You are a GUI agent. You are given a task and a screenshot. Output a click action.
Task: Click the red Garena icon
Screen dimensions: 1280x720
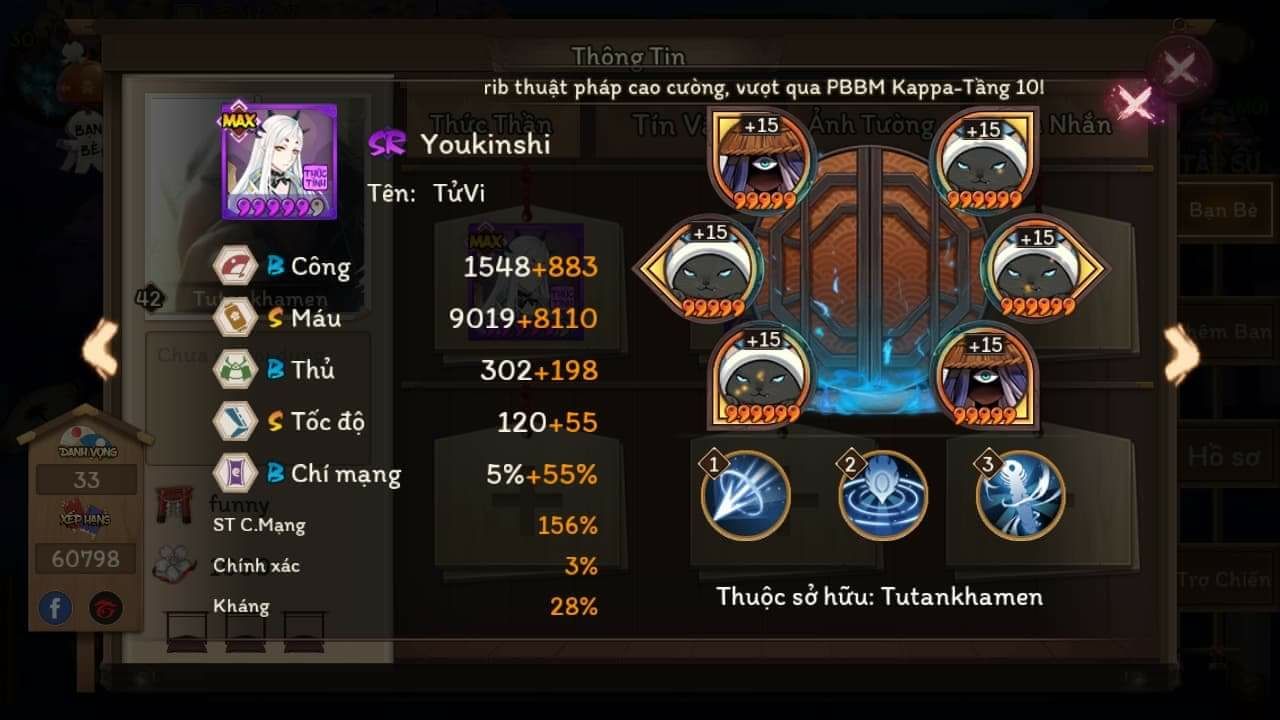point(106,608)
